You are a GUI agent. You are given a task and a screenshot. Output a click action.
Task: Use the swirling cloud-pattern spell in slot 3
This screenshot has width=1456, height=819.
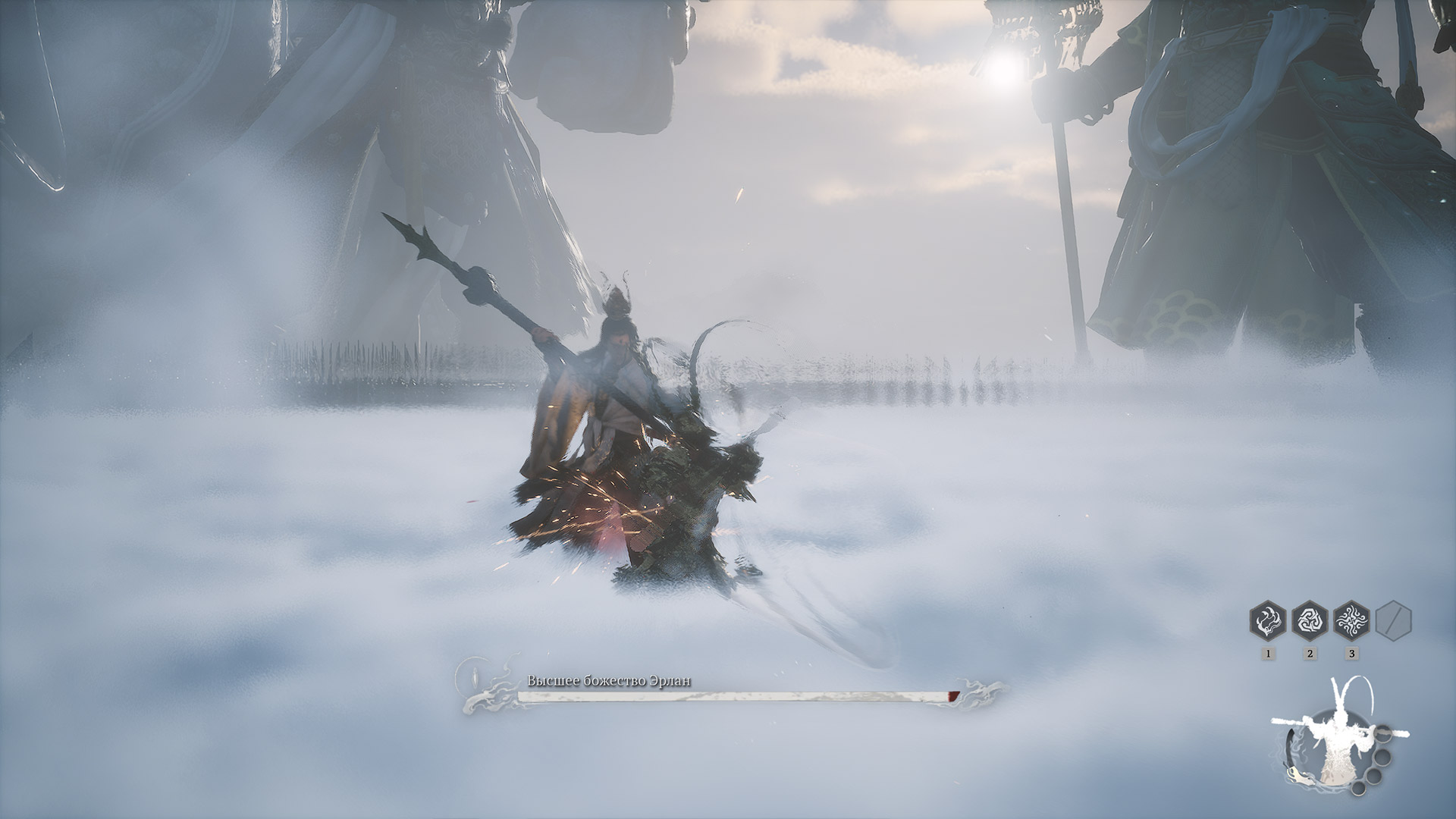click(1351, 621)
